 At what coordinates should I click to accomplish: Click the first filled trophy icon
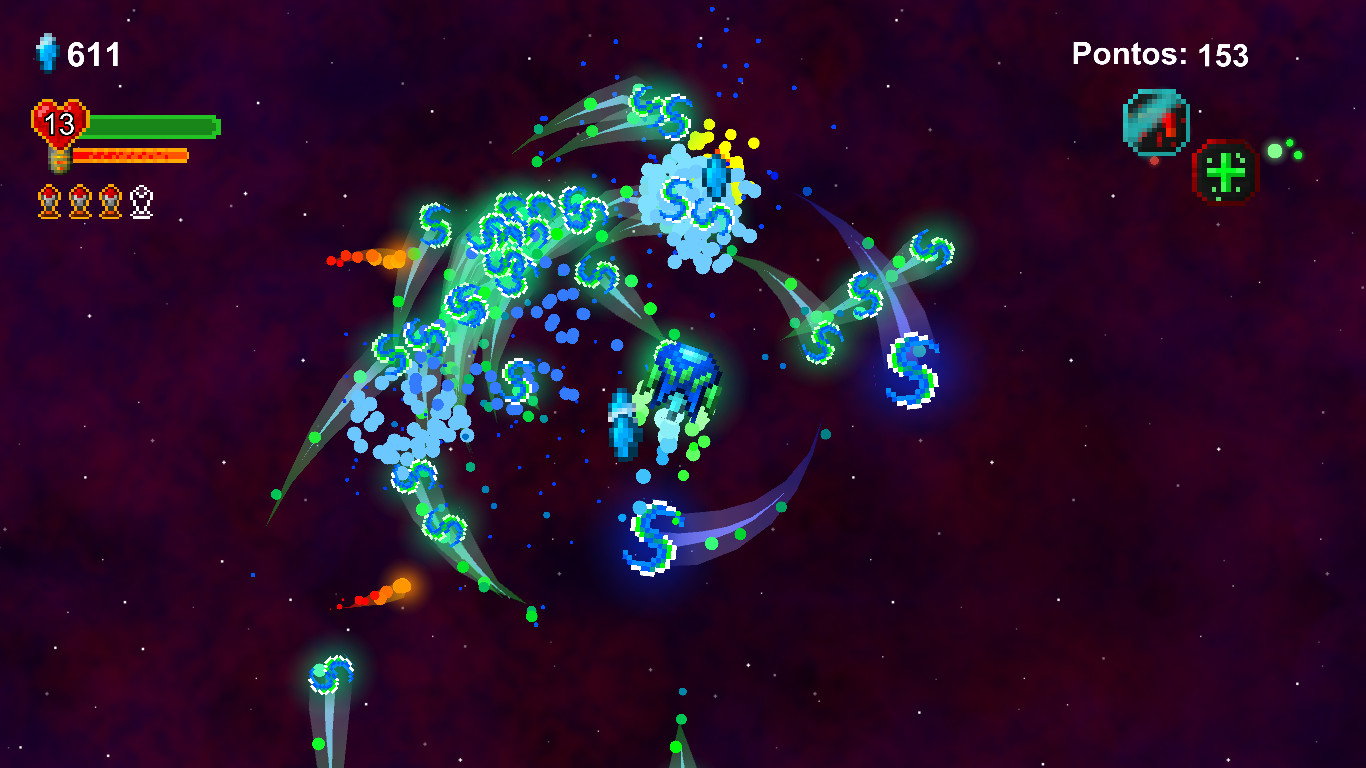click(x=48, y=201)
